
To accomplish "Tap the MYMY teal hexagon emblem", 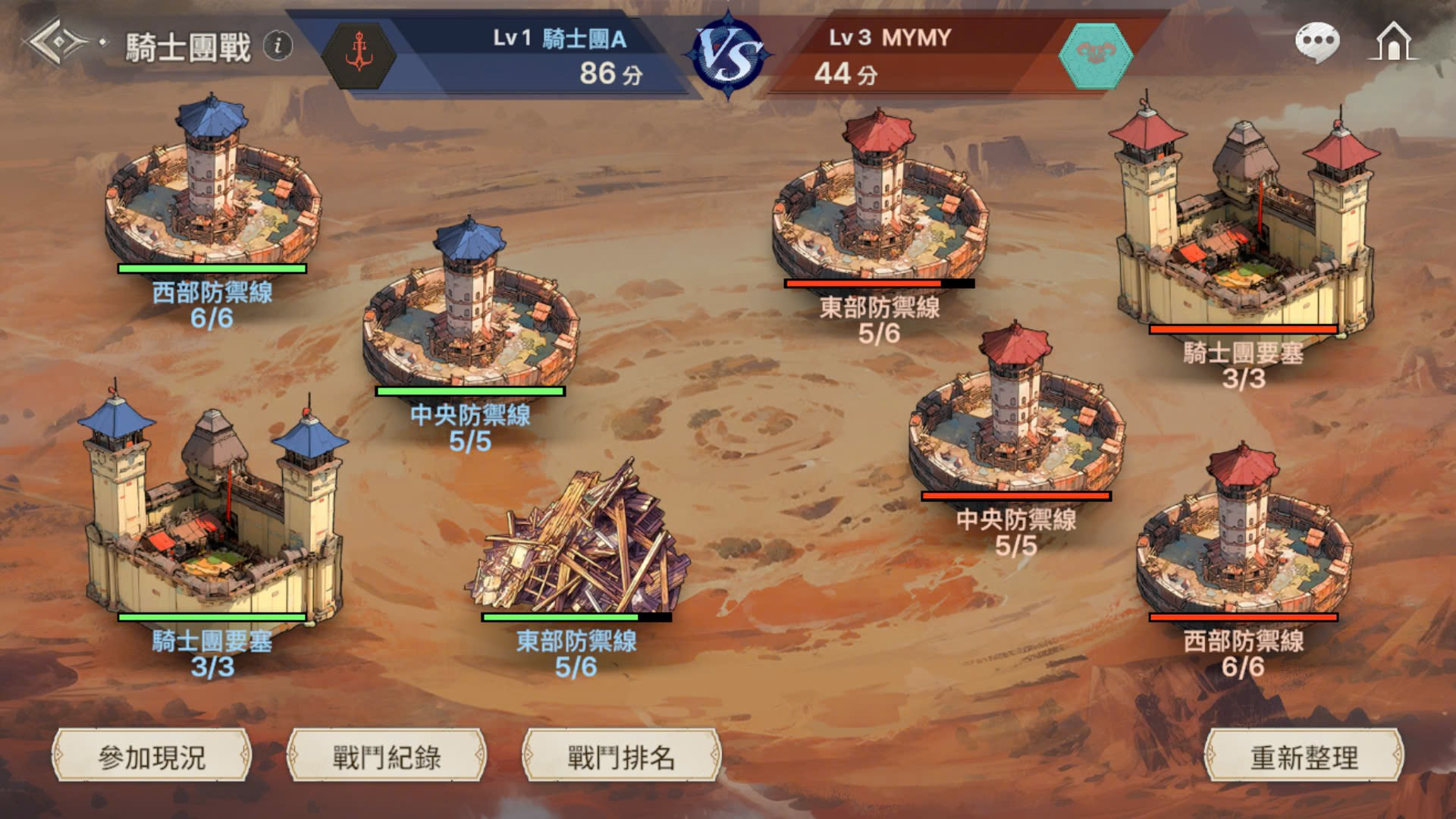I will click(1095, 55).
